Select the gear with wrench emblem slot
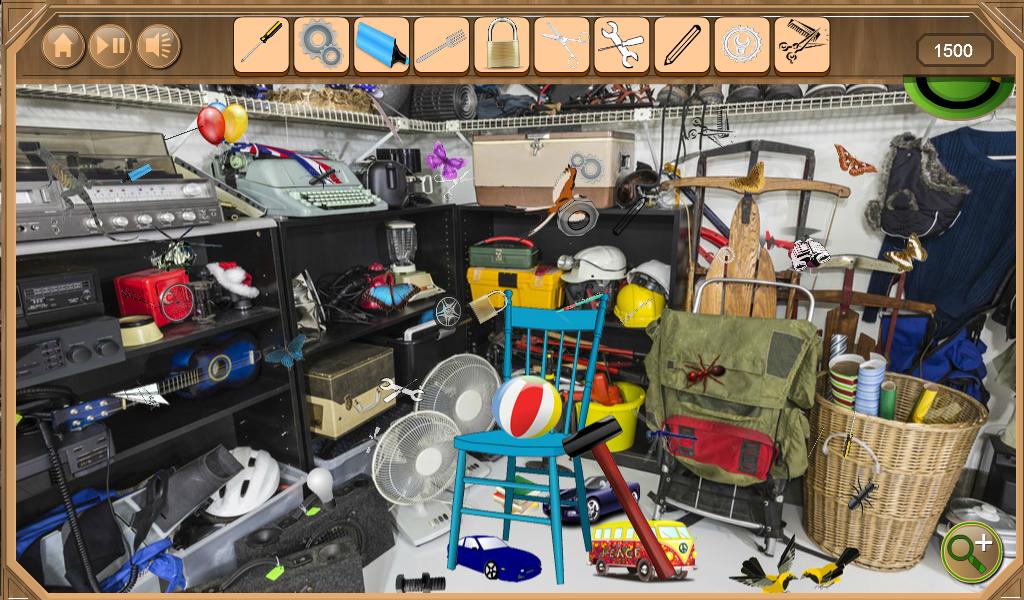The image size is (1024, 600). click(x=741, y=45)
